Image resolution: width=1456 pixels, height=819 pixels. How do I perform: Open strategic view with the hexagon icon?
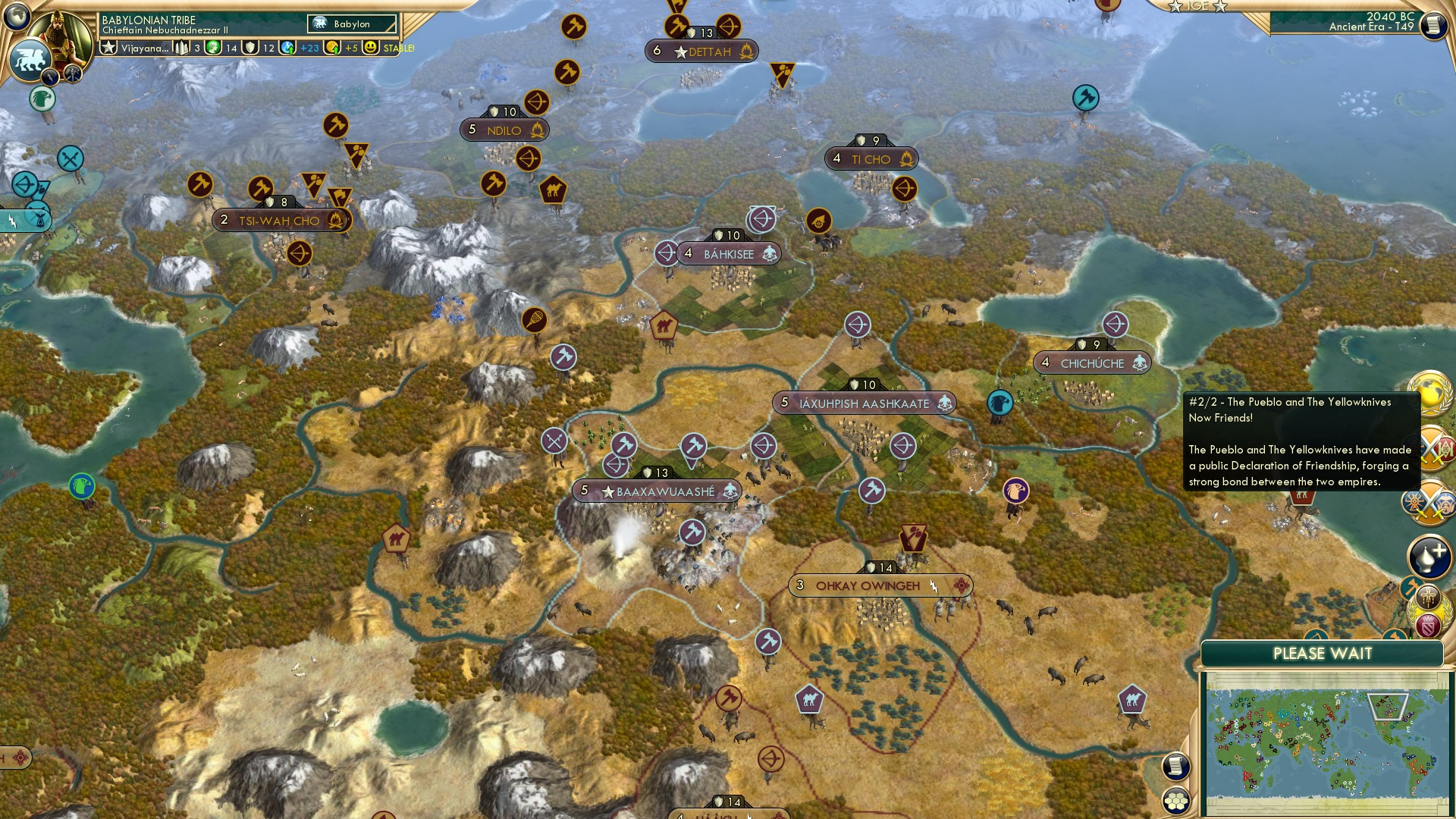tap(1175, 802)
